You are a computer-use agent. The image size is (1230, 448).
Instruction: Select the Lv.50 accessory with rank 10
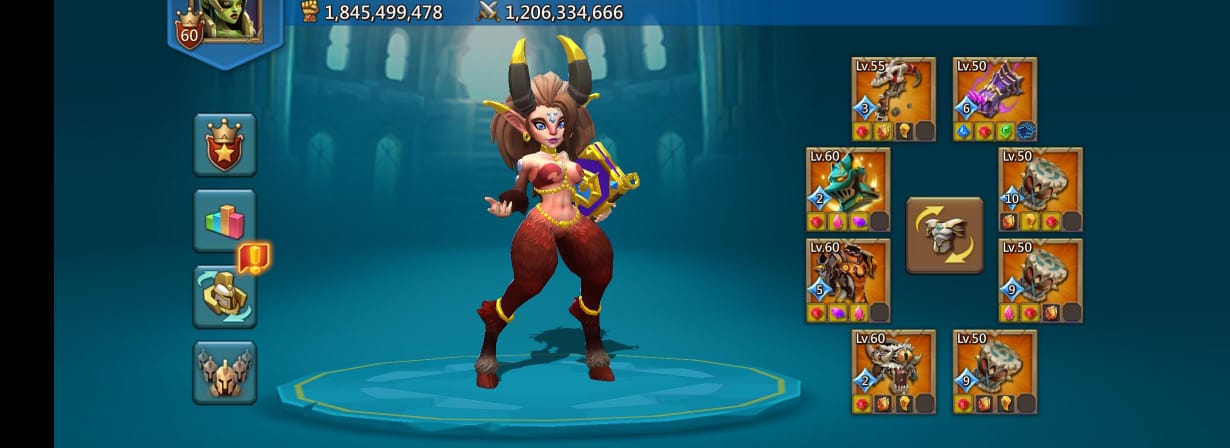pyautogui.click(x=1040, y=189)
